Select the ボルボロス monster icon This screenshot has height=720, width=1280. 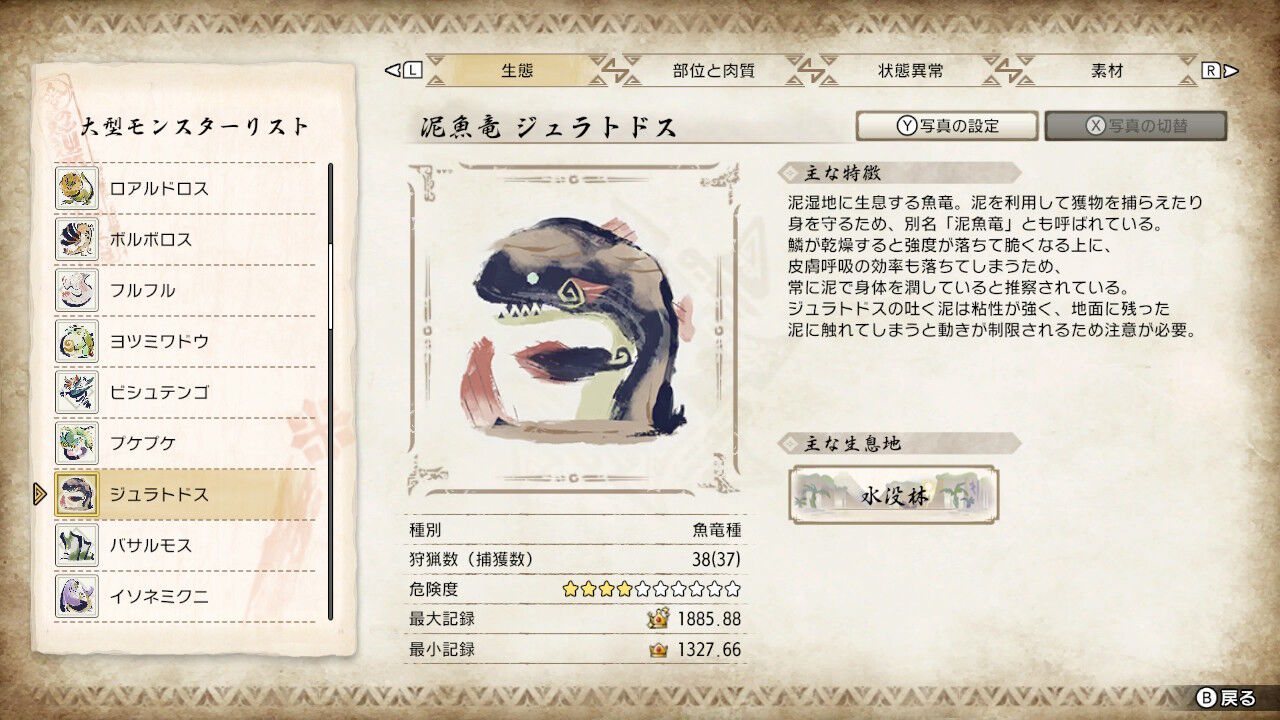coord(79,239)
